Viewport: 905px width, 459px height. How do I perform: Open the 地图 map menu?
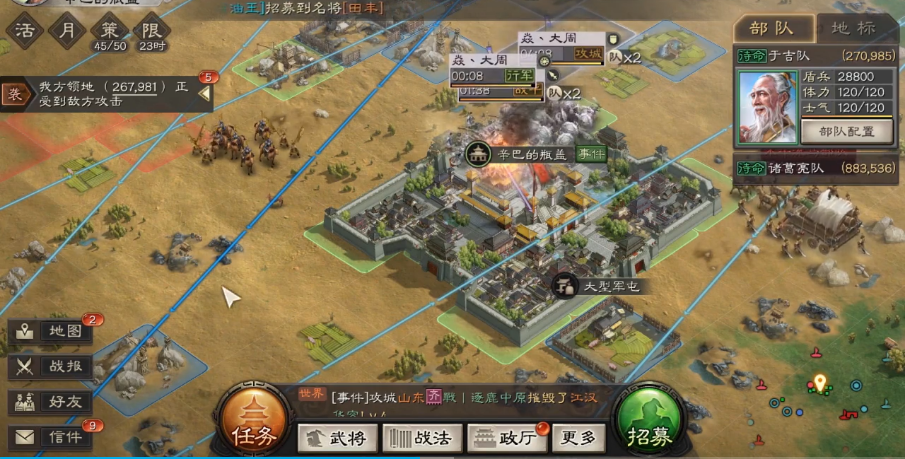[54, 331]
